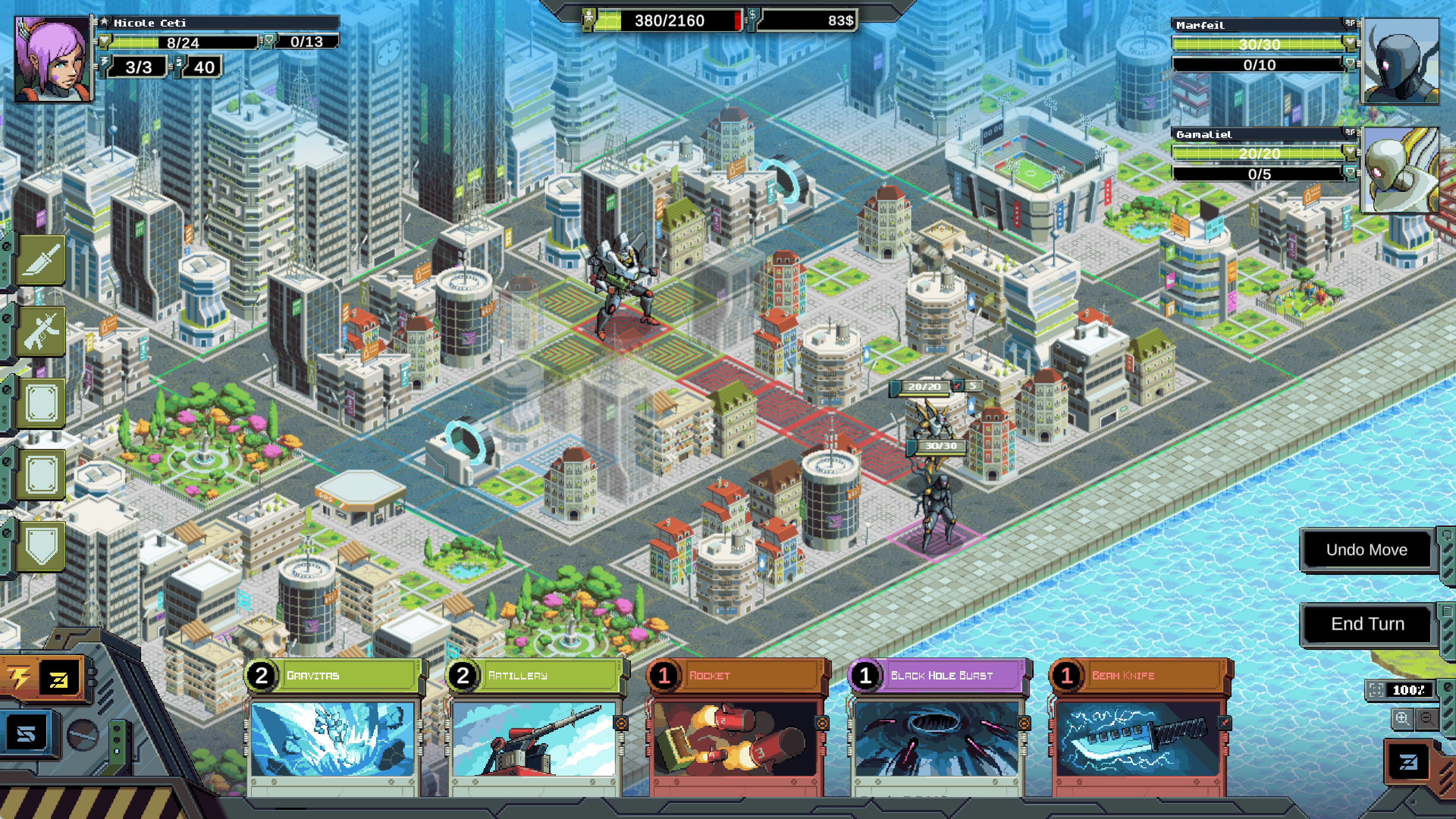Click the 100% zoom level display
This screenshot has width=1456, height=819.
pos(1409,690)
